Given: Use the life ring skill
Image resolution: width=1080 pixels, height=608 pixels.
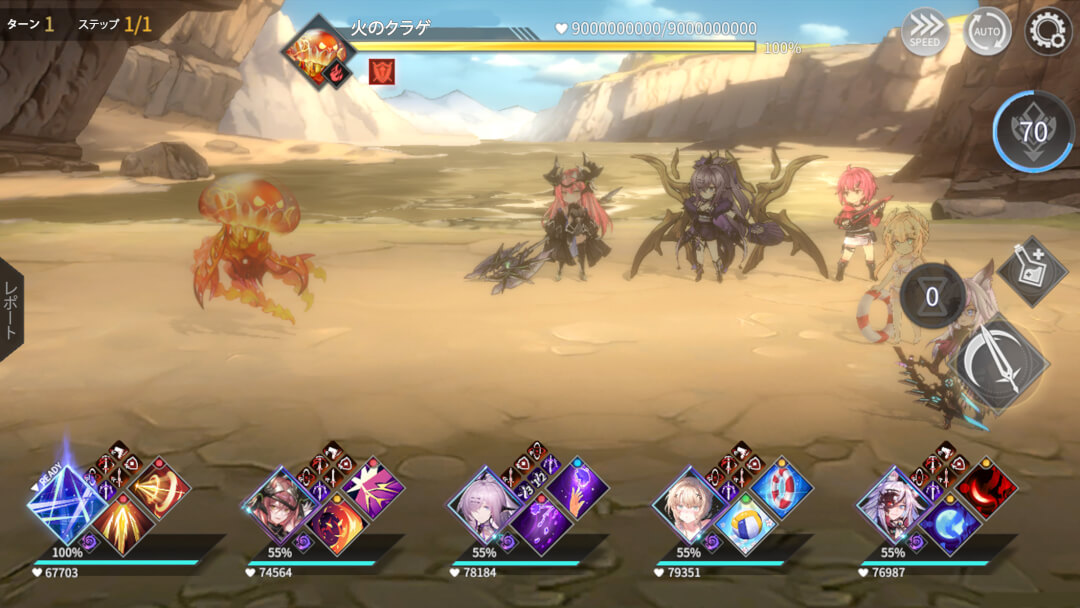Looking at the screenshot, I should click(x=781, y=489).
